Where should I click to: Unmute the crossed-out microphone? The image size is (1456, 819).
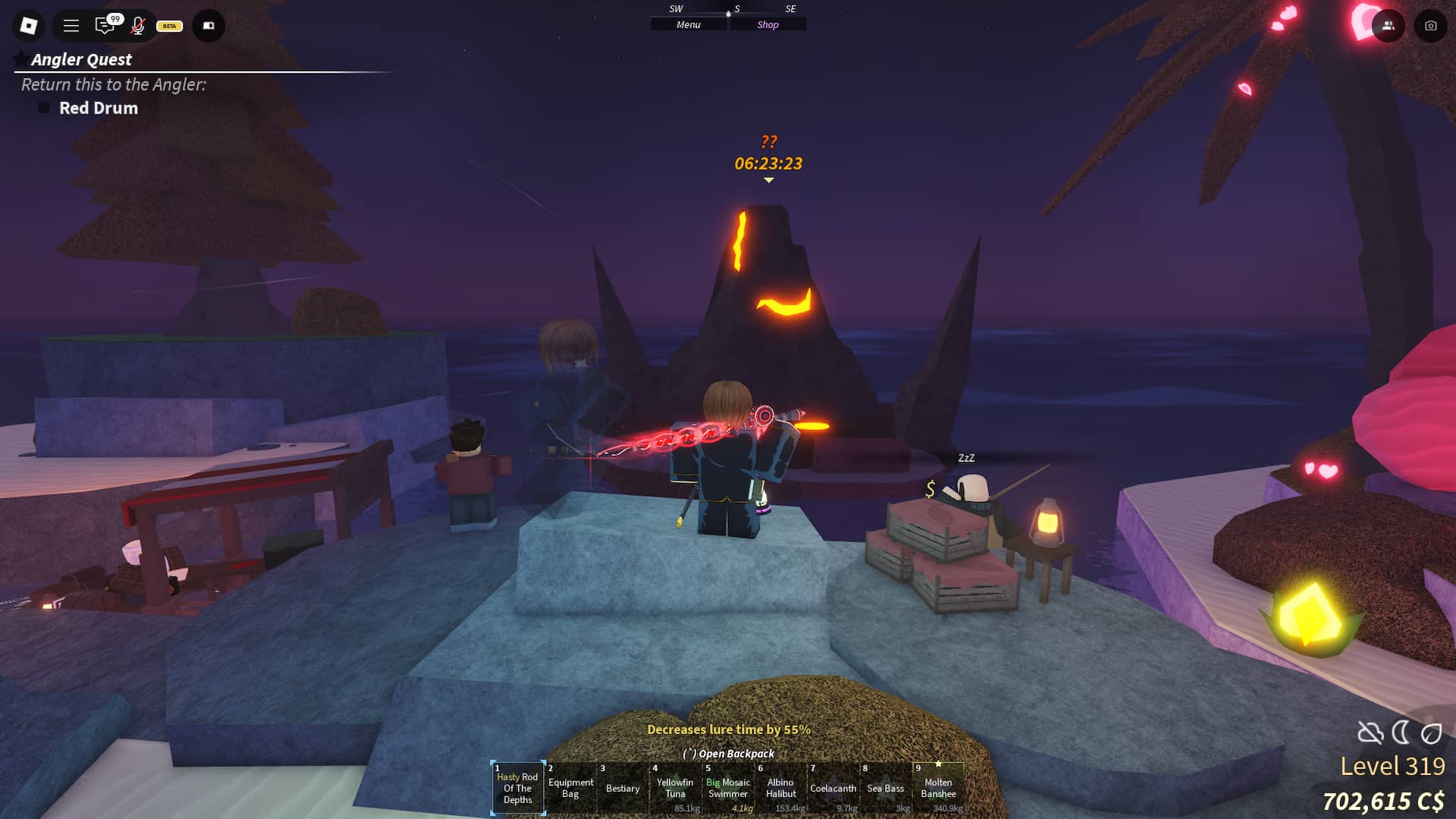138,25
